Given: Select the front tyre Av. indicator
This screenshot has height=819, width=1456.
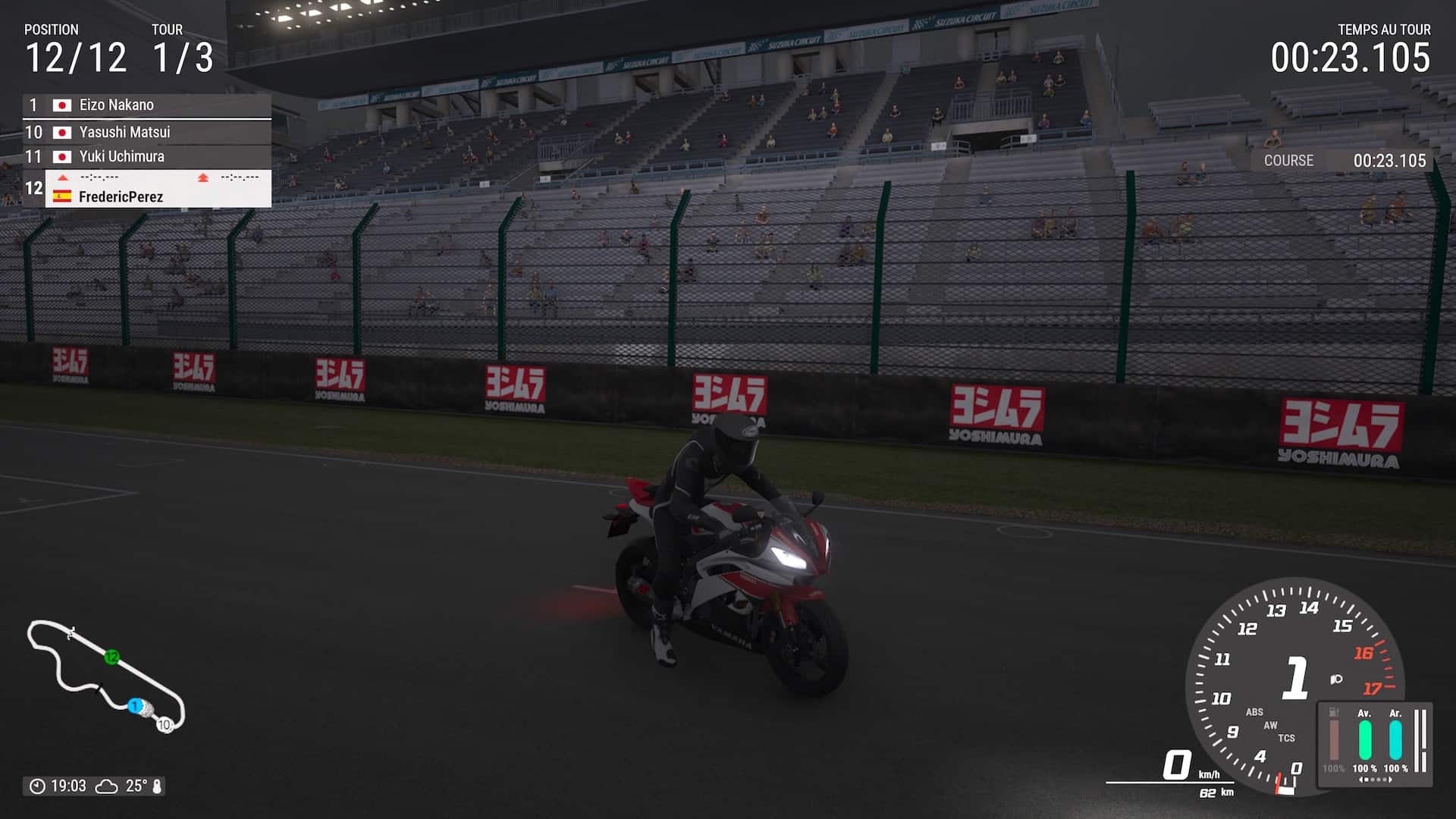Looking at the screenshot, I should (1364, 739).
